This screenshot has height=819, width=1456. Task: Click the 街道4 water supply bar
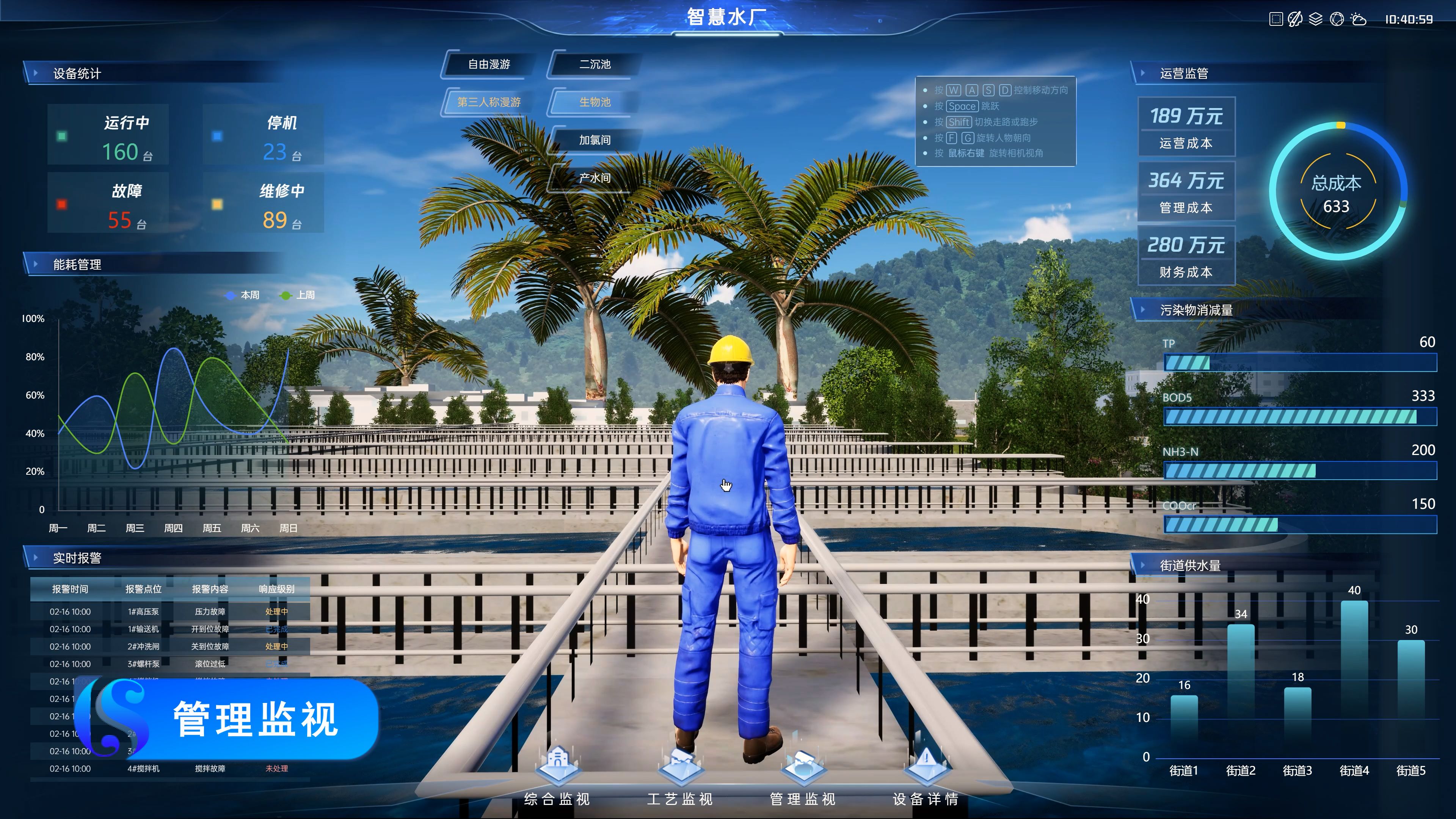click(1354, 678)
